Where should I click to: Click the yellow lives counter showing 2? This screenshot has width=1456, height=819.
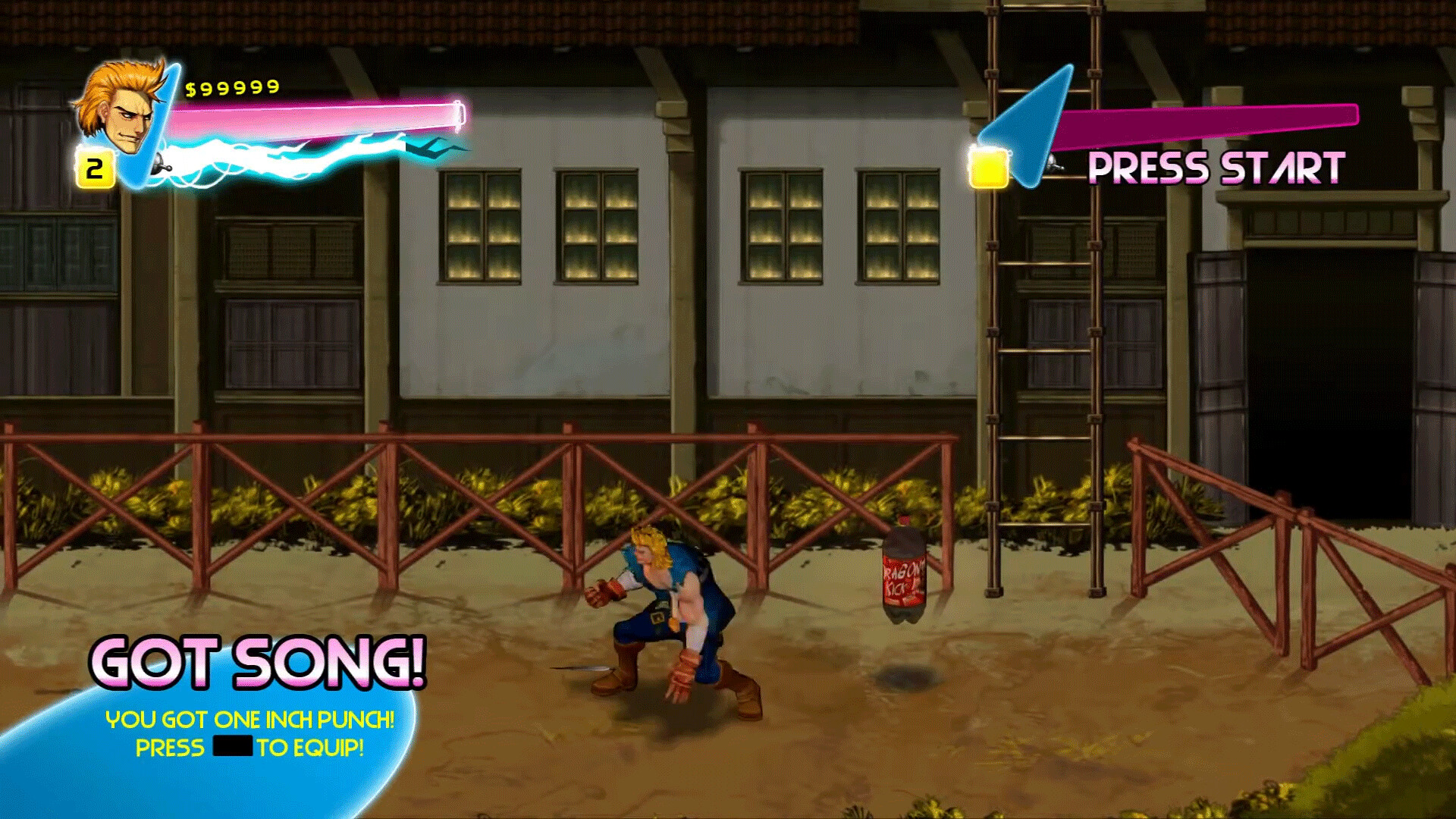[94, 168]
